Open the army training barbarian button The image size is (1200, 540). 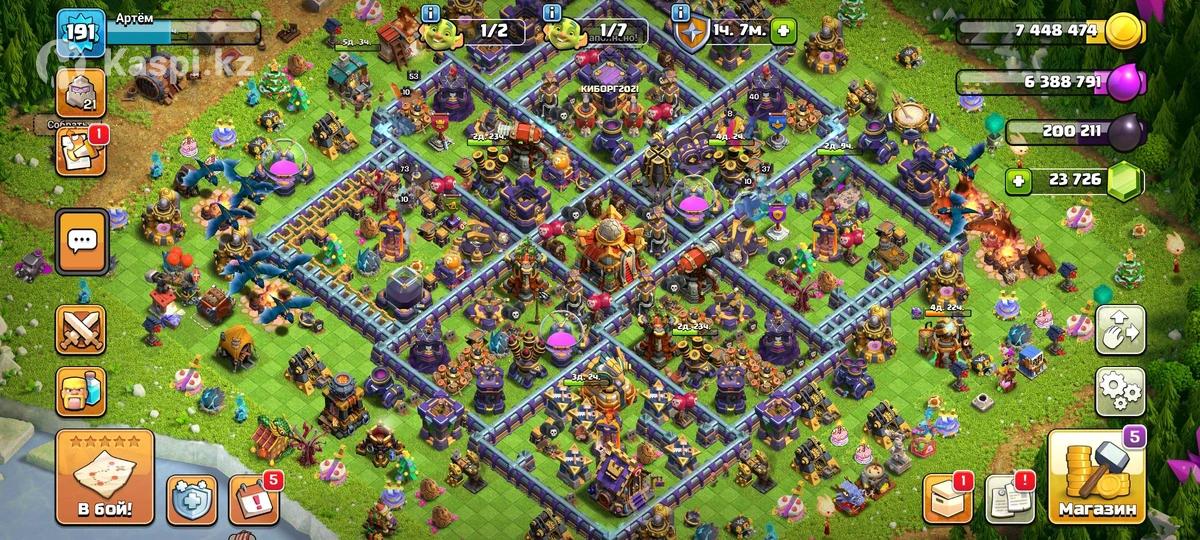pos(81,389)
